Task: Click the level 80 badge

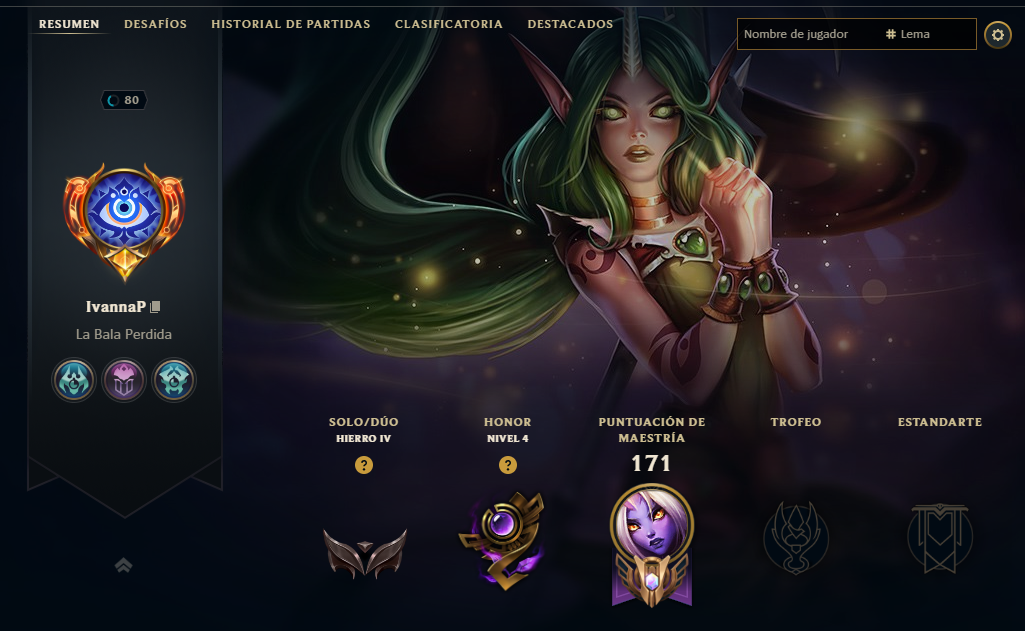Action: [x=124, y=100]
